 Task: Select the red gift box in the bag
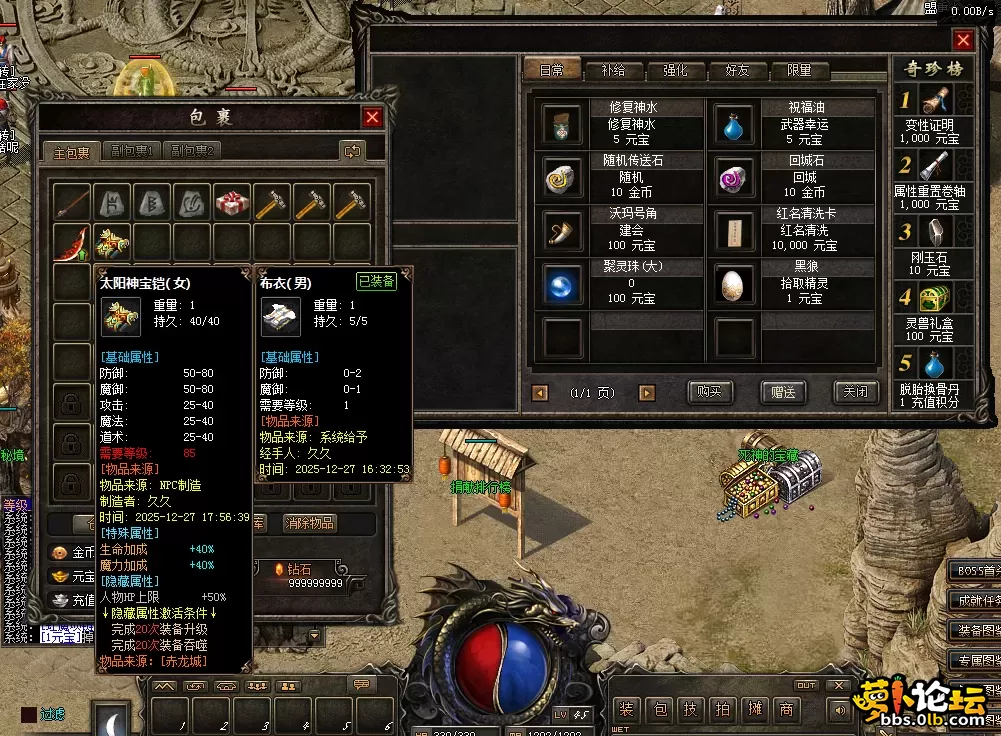[232, 203]
